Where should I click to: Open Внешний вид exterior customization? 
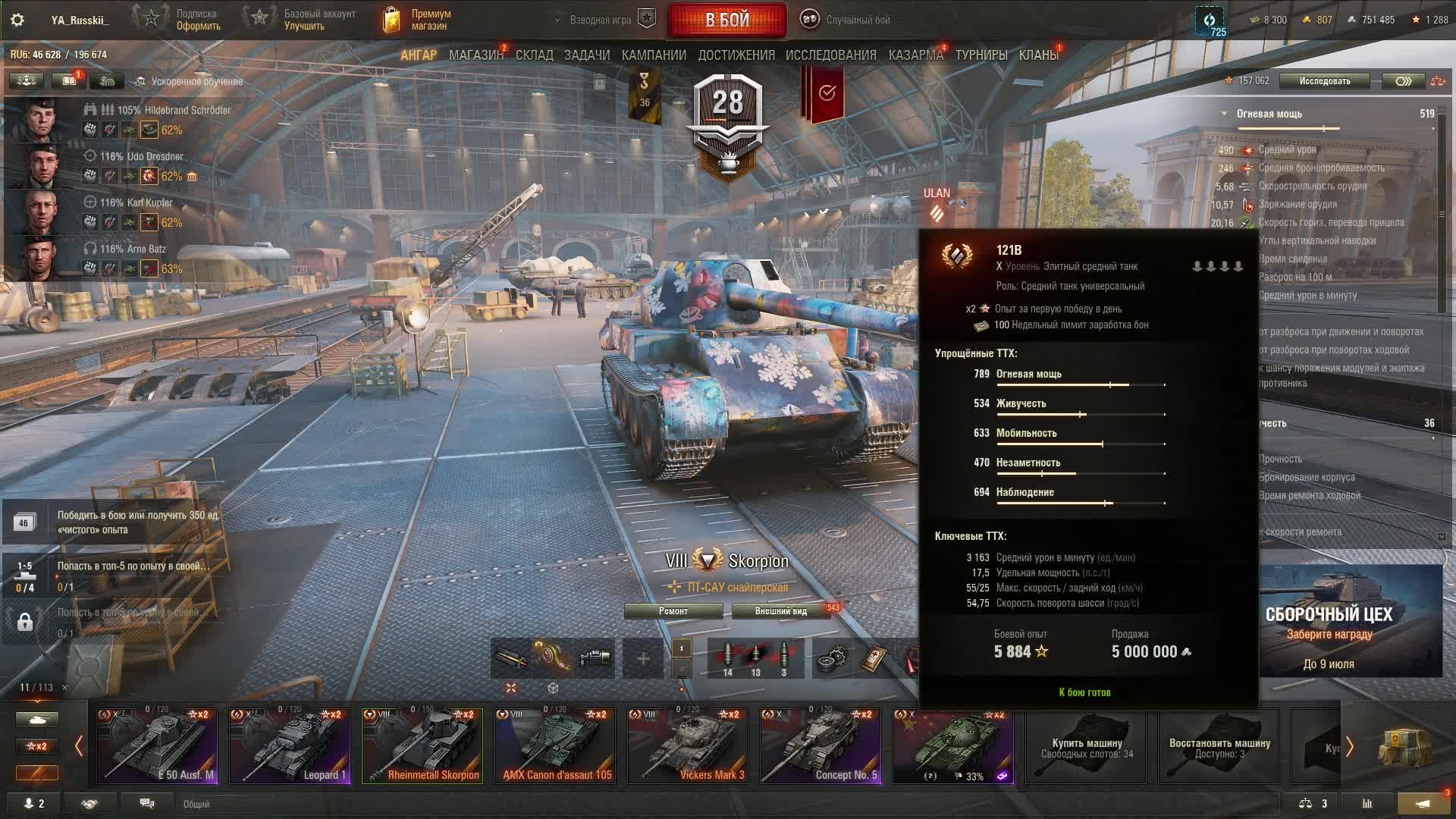pos(780,611)
